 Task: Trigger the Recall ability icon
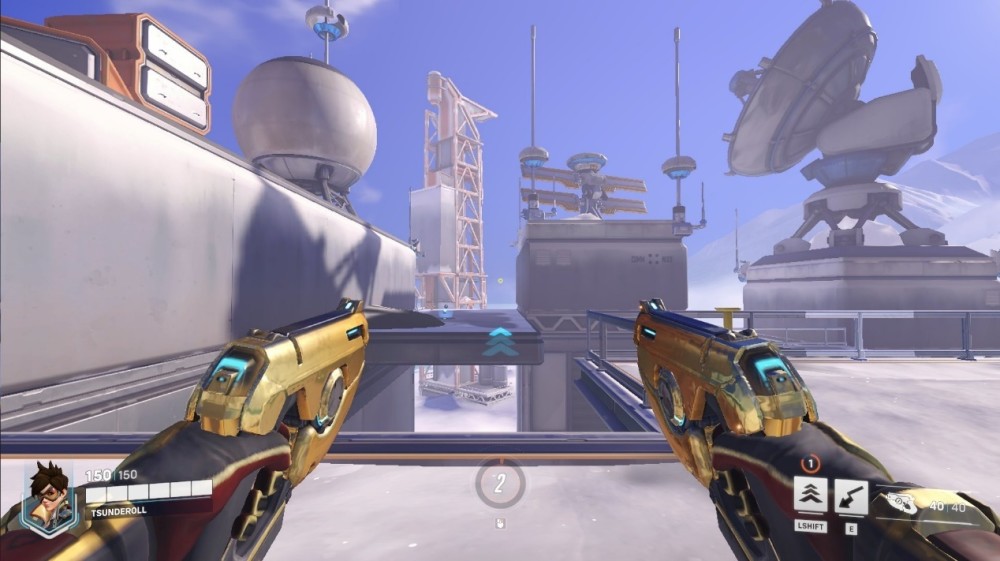(x=851, y=495)
